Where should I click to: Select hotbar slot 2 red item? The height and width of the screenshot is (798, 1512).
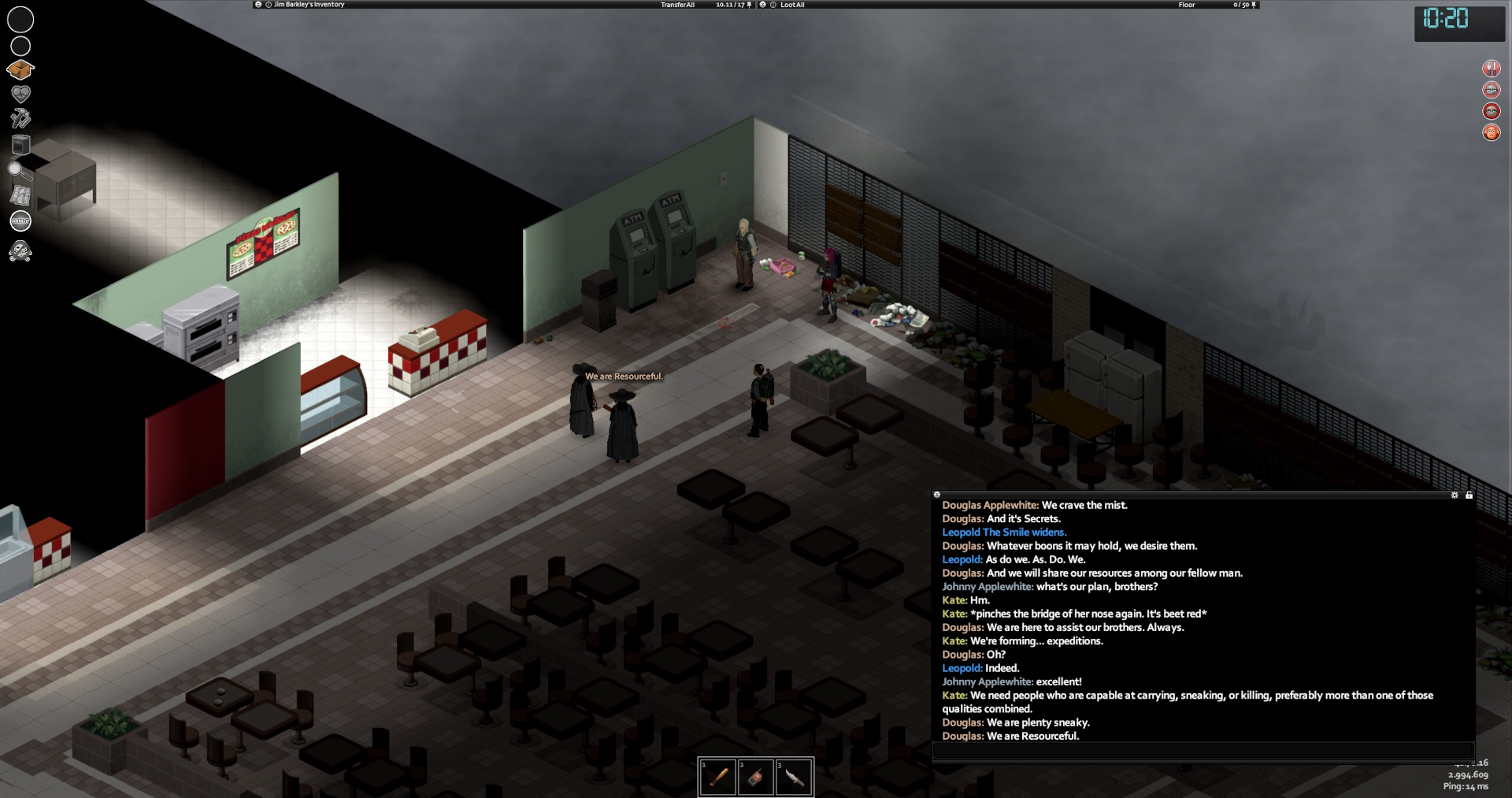pos(756,778)
